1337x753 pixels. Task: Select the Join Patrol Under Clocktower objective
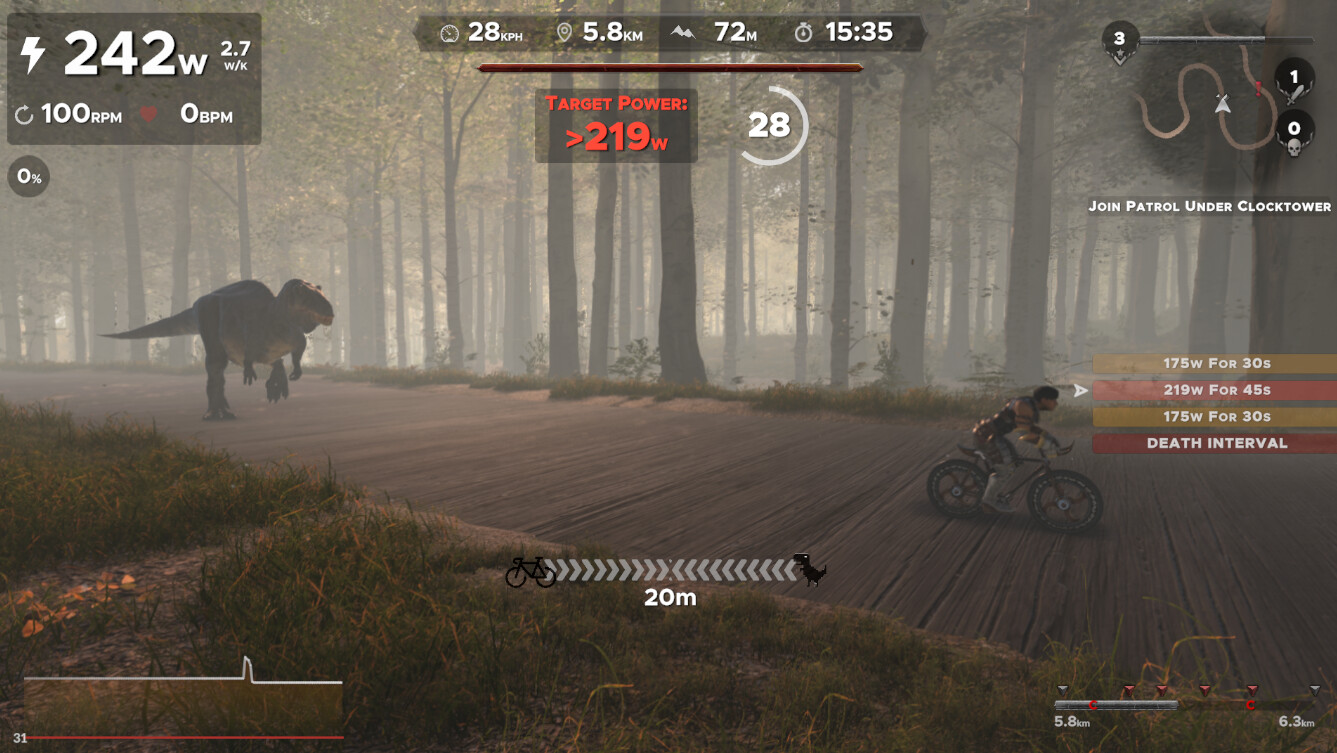click(1209, 206)
